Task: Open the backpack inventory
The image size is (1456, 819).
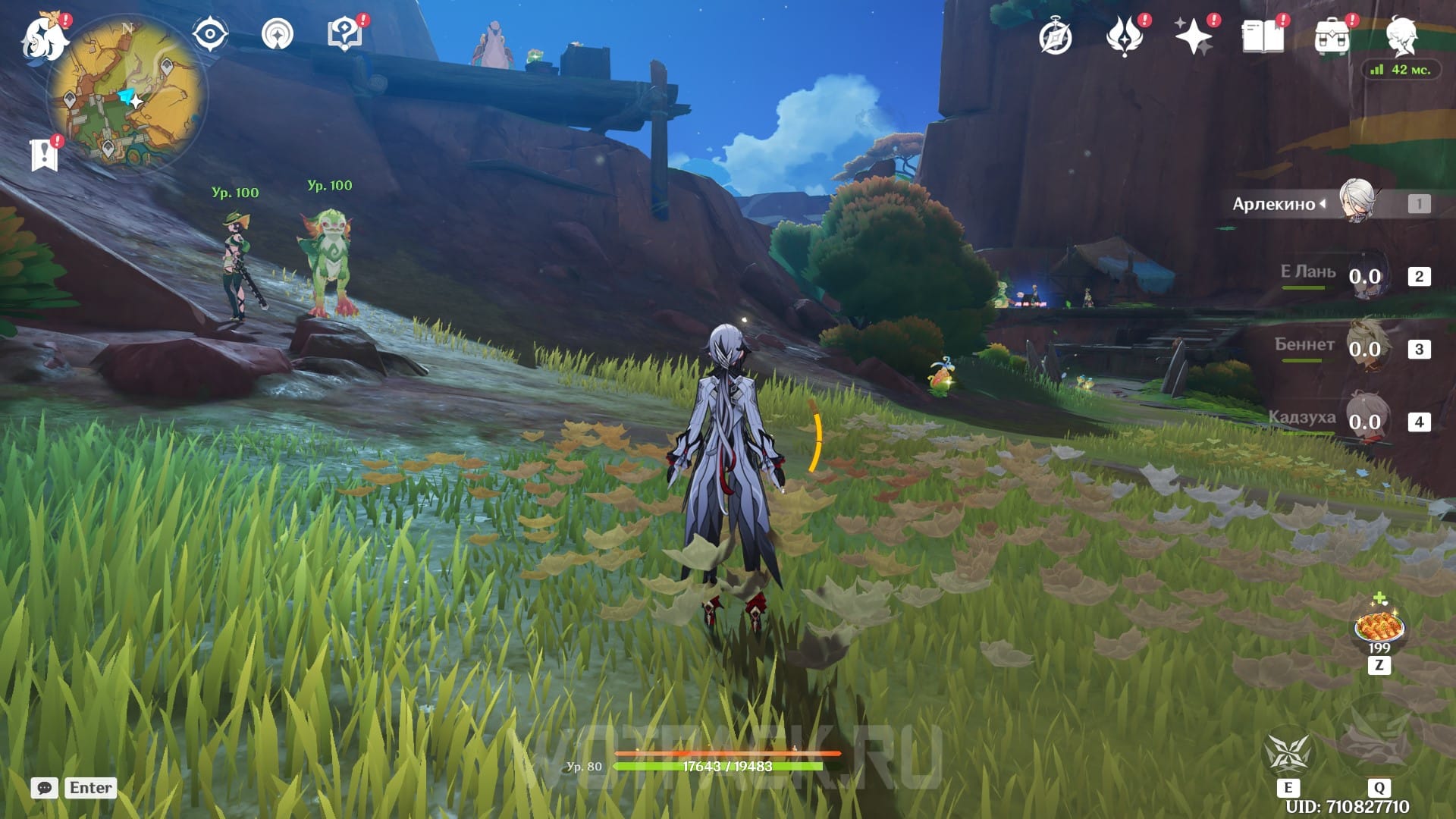Action: [1332, 36]
